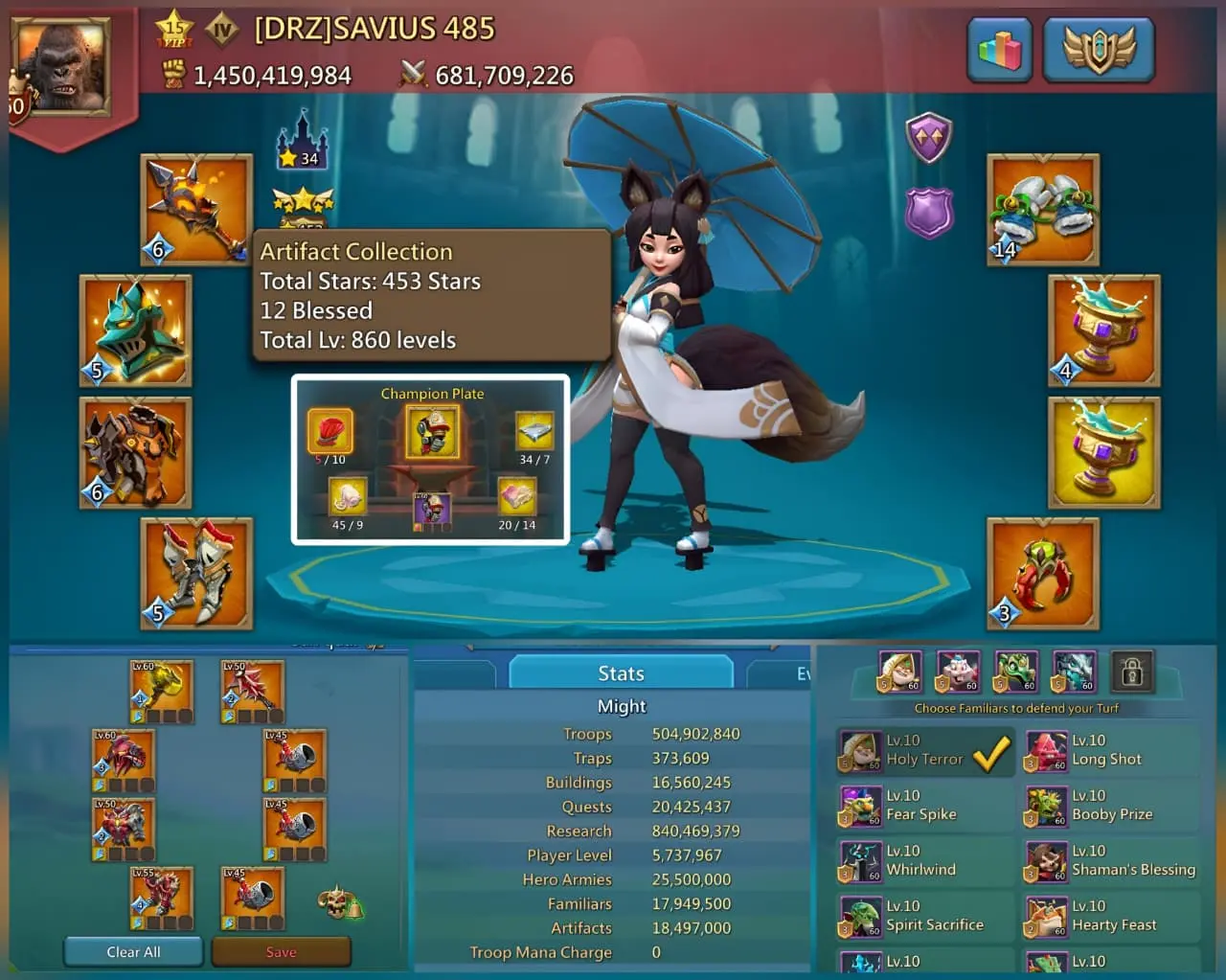Choose the yellow-background goblet accessory slot
1226x980 pixels.
pyautogui.click(x=1103, y=453)
